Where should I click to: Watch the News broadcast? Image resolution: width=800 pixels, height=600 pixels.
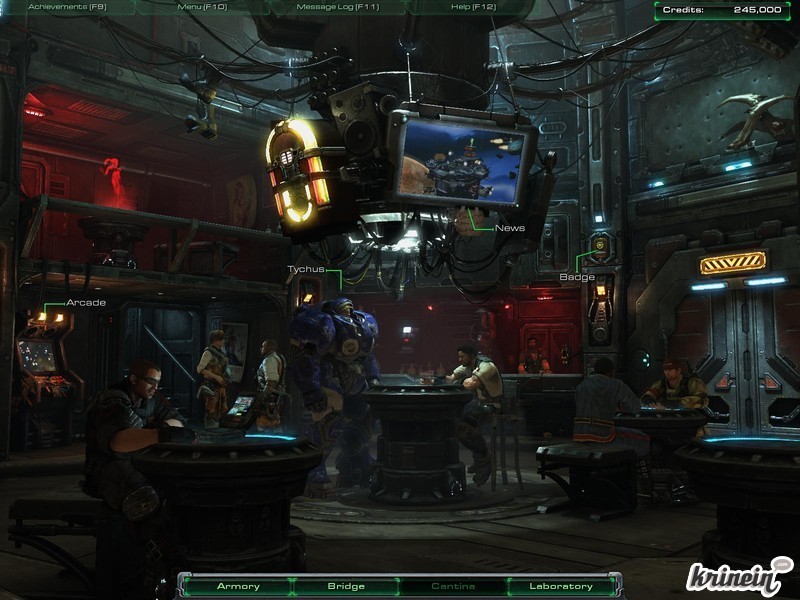(x=510, y=228)
